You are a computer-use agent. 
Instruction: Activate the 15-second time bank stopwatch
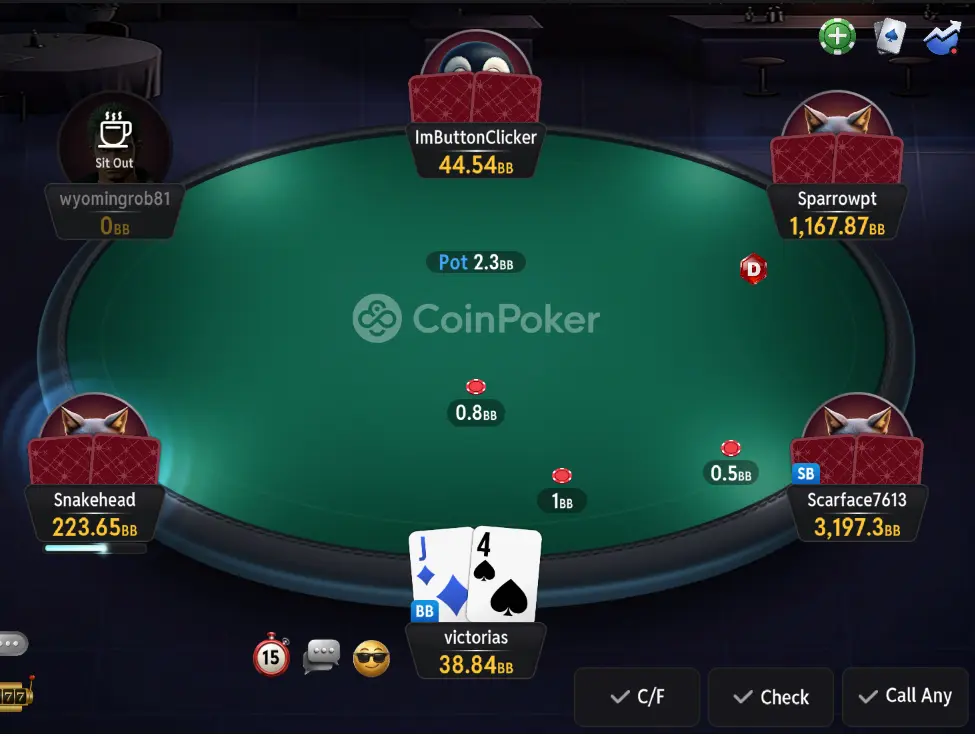pyautogui.click(x=271, y=656)
